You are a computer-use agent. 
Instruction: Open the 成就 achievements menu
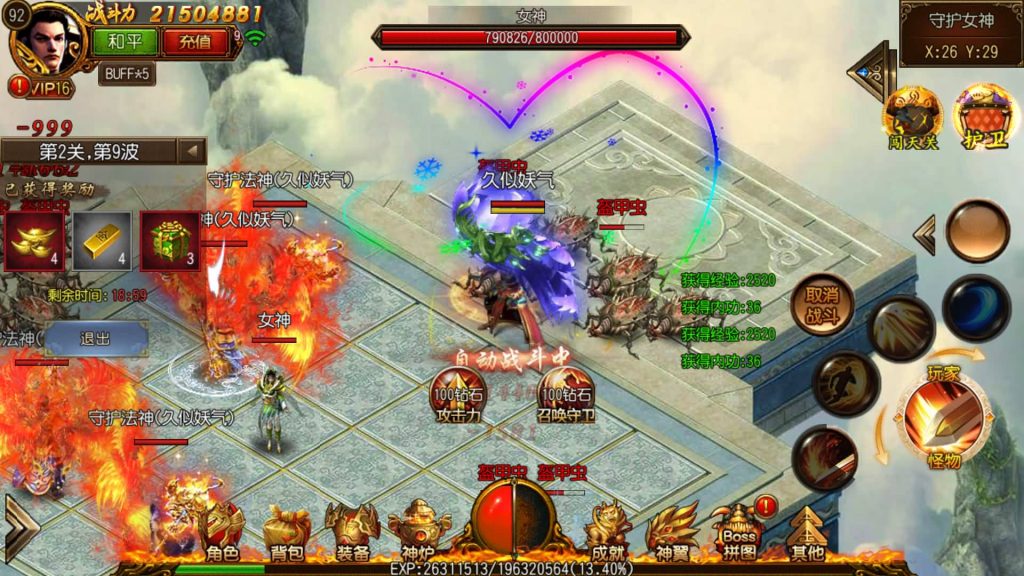point(607,532)
